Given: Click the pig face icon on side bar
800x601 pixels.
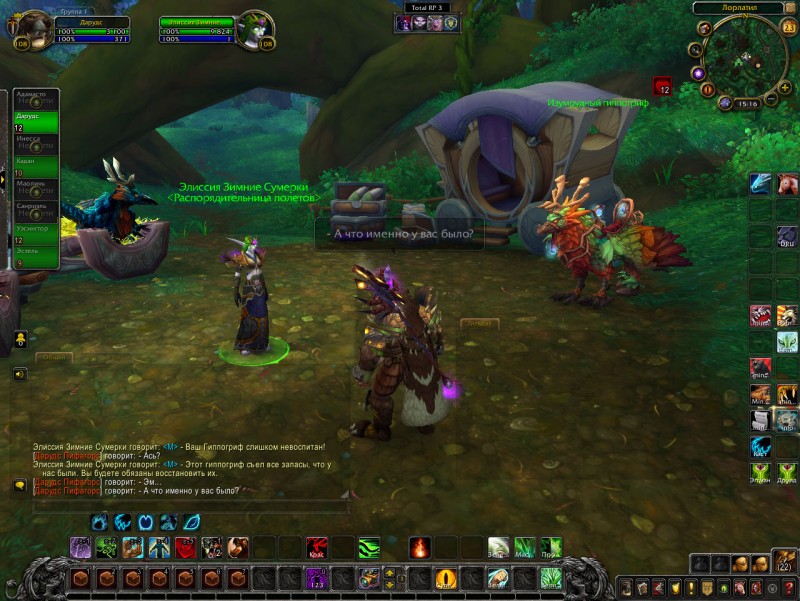Looking at the screenshot, I should pyautogui.click(x=787, y=183).
